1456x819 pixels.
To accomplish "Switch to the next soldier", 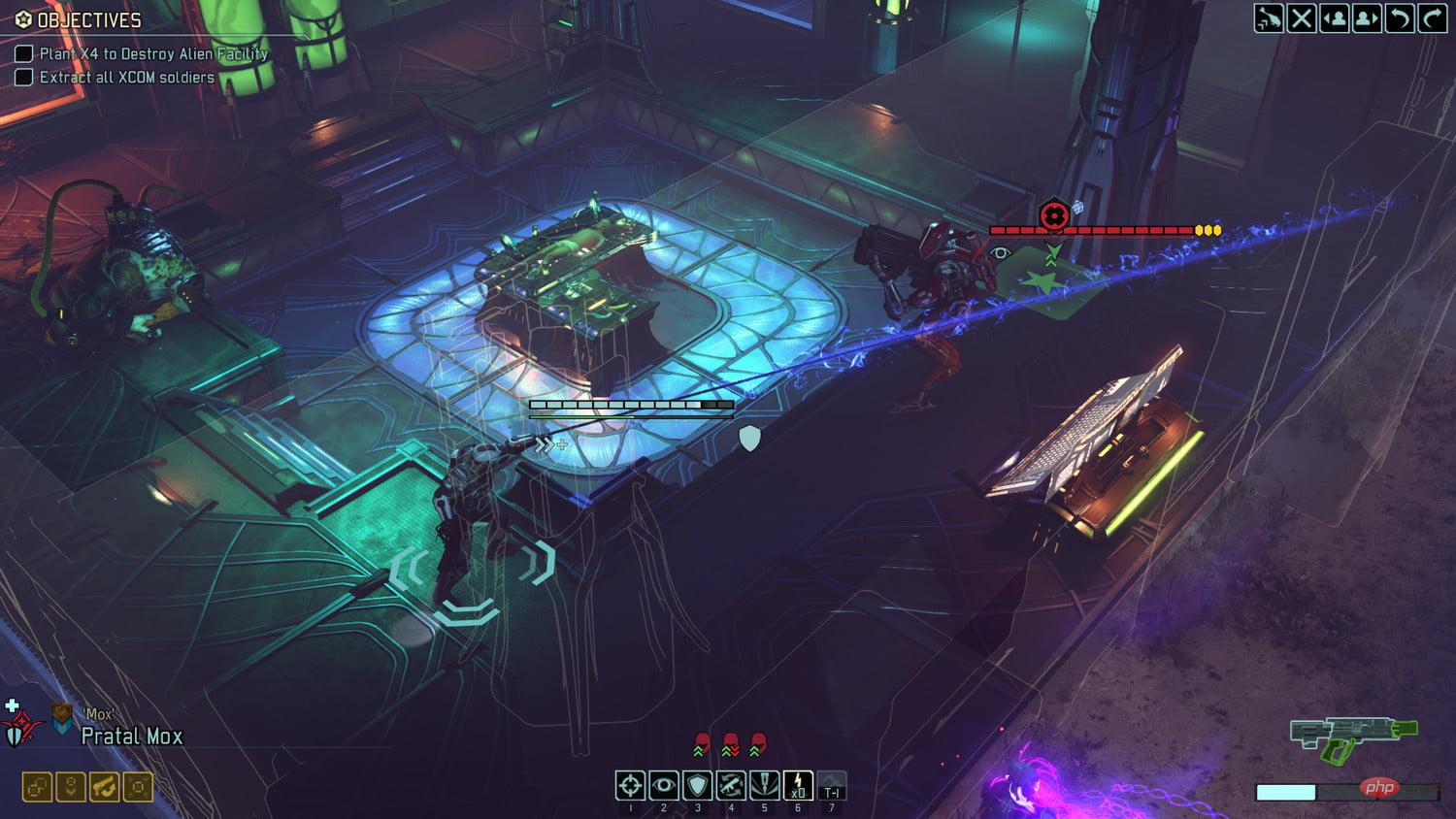I will (x=1367, y=18).
